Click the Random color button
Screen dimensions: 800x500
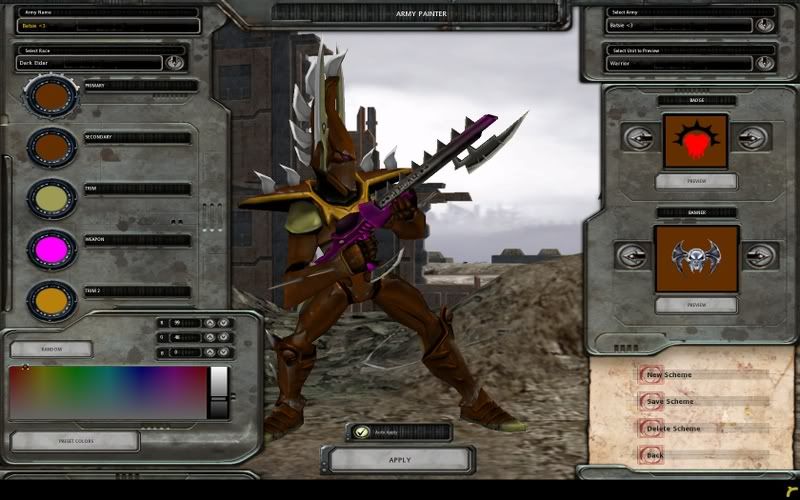51,349
